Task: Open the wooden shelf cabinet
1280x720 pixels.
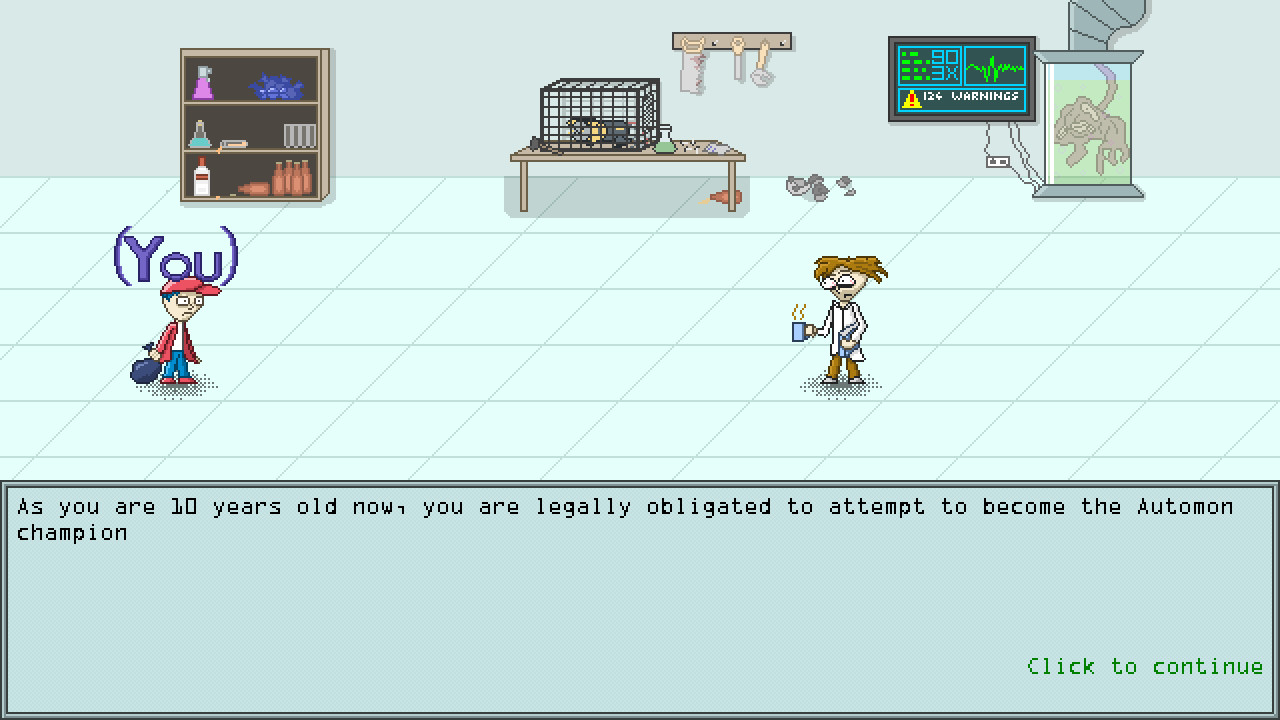Action: 253,125
